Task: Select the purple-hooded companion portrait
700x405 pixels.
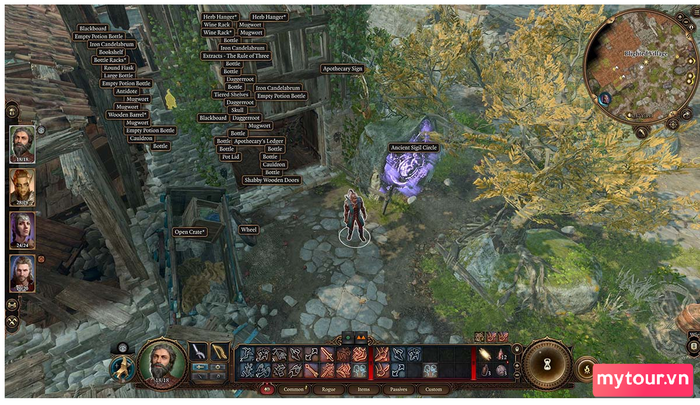Action: tap(22, 229)
